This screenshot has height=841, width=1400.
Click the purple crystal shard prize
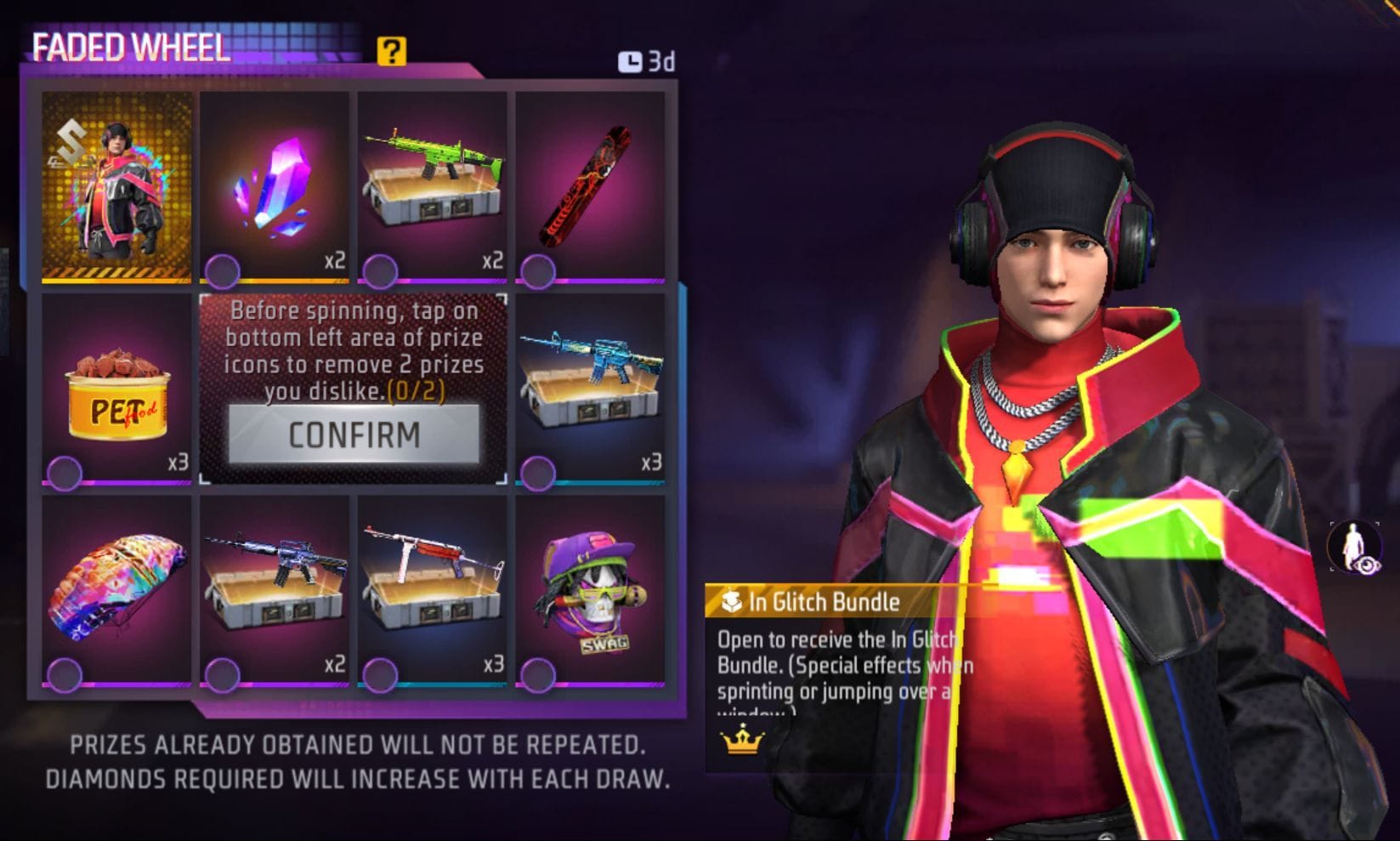click(273, 185)
